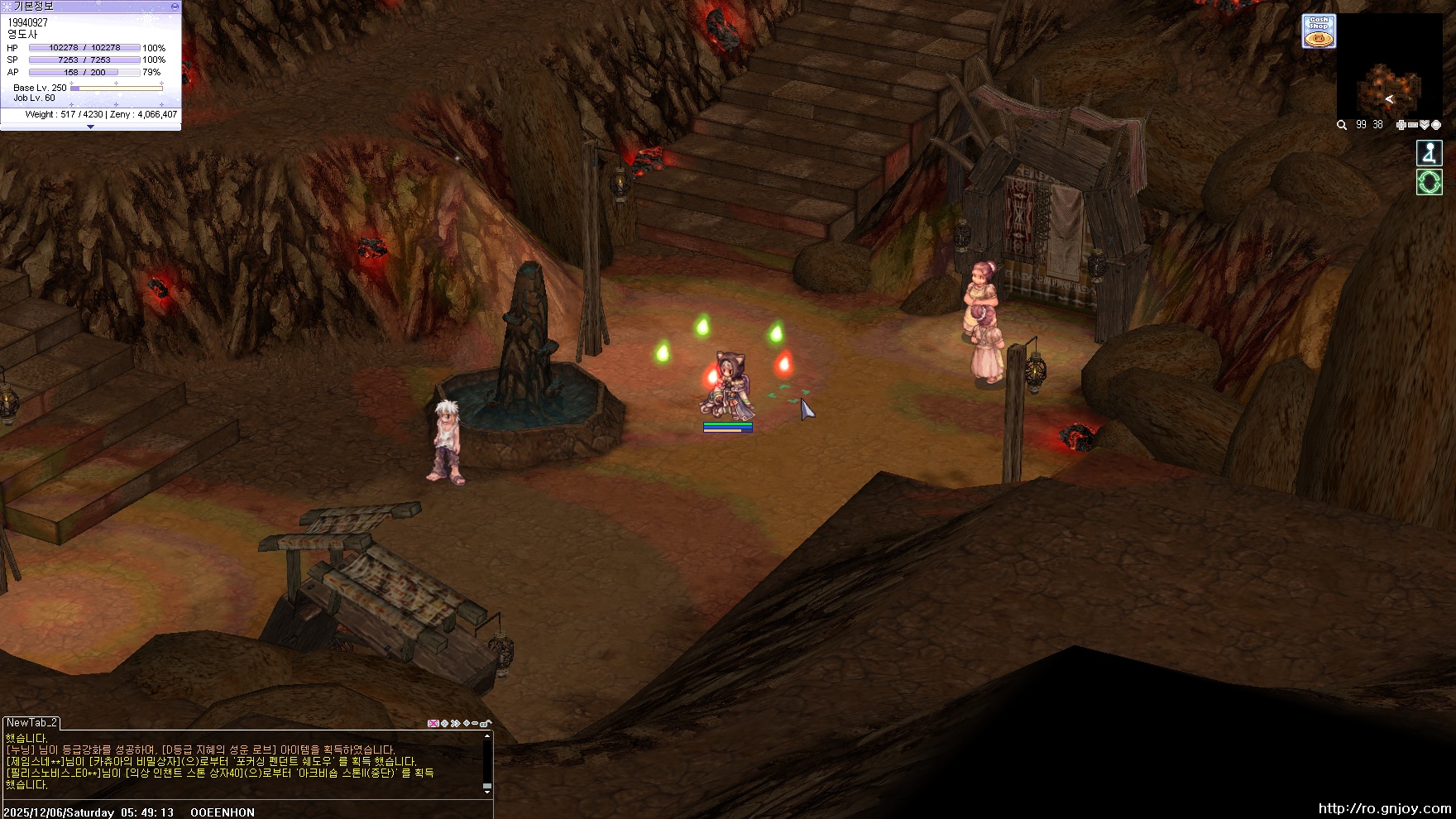This screenshot has width=1456, height=819.
Task: Toggle the chat window lock icon
Action: 486,723
